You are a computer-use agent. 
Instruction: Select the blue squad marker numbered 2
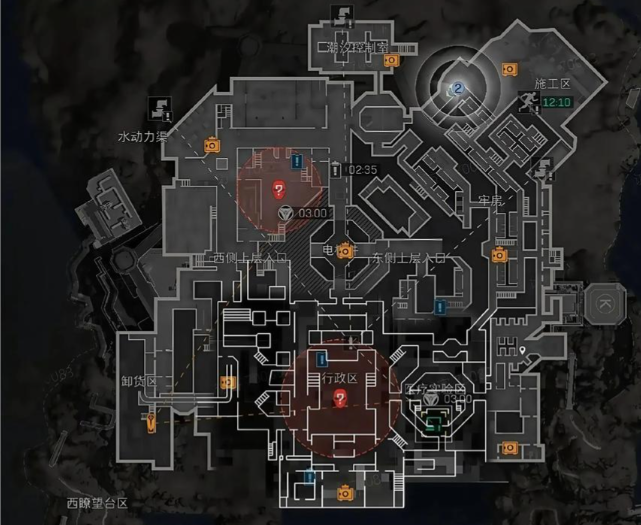click(x=458, y=89)
